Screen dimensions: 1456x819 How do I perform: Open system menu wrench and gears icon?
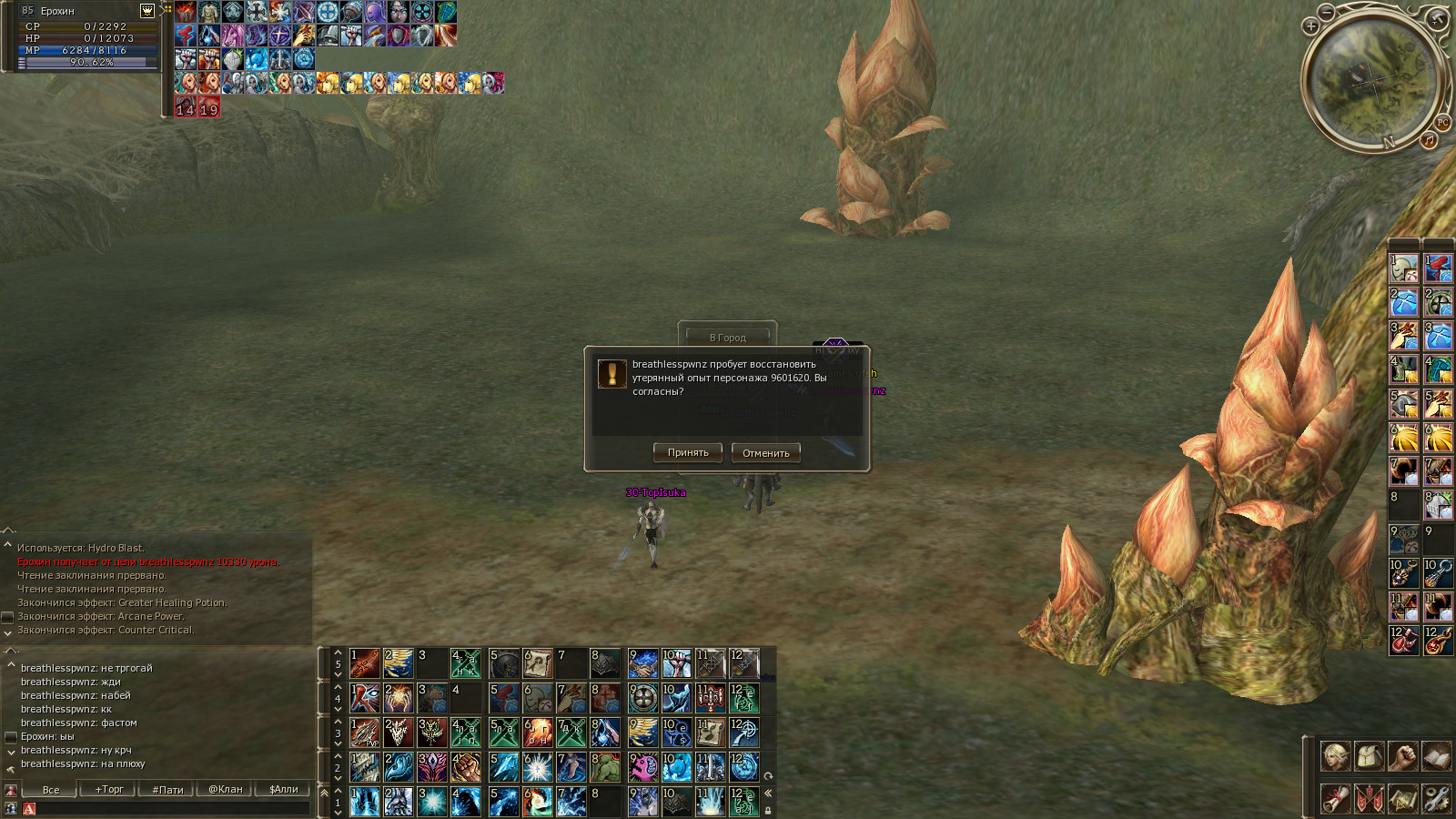(1436, 798)
